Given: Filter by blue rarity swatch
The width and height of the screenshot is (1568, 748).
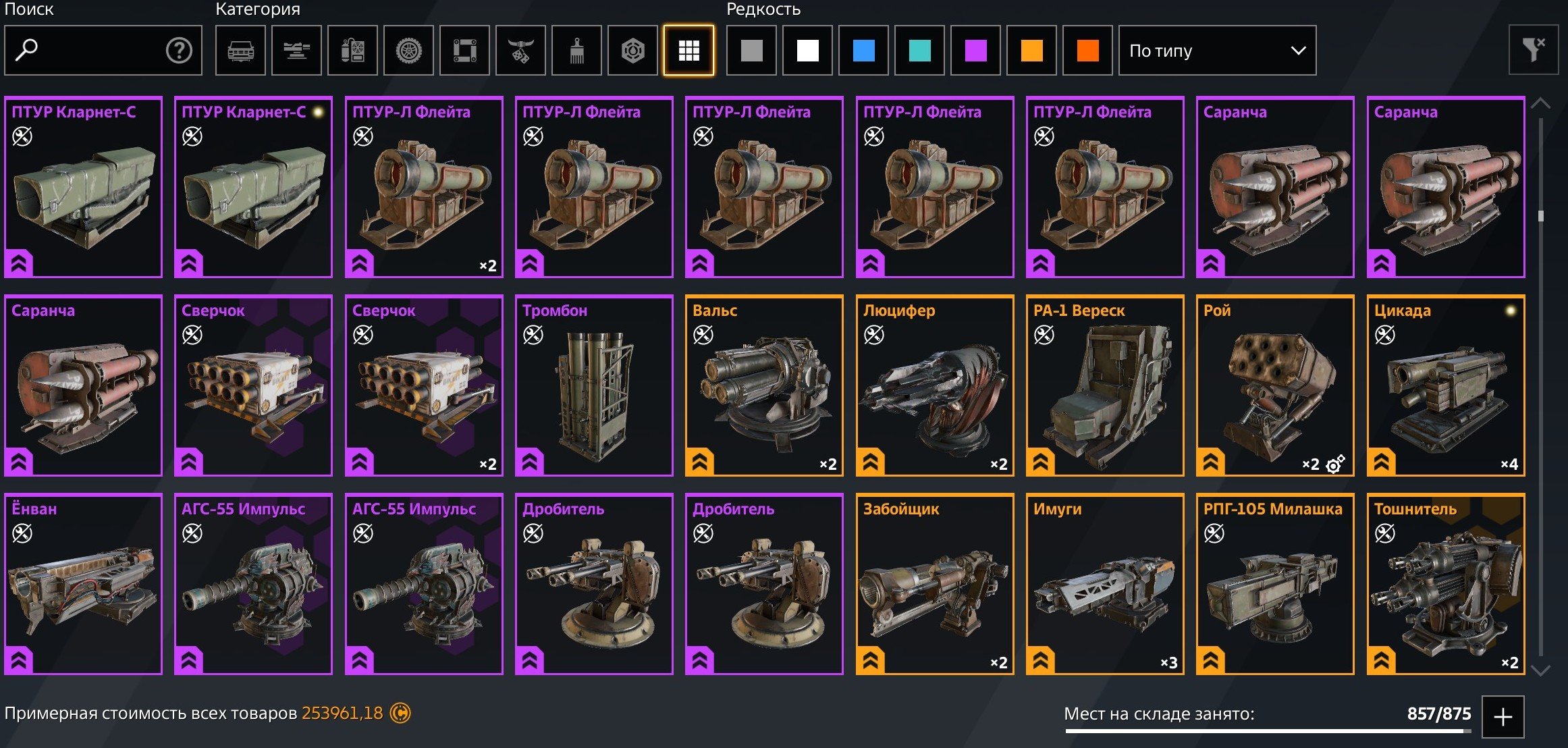Looking at the screenshot, I should tap(863, 51).
